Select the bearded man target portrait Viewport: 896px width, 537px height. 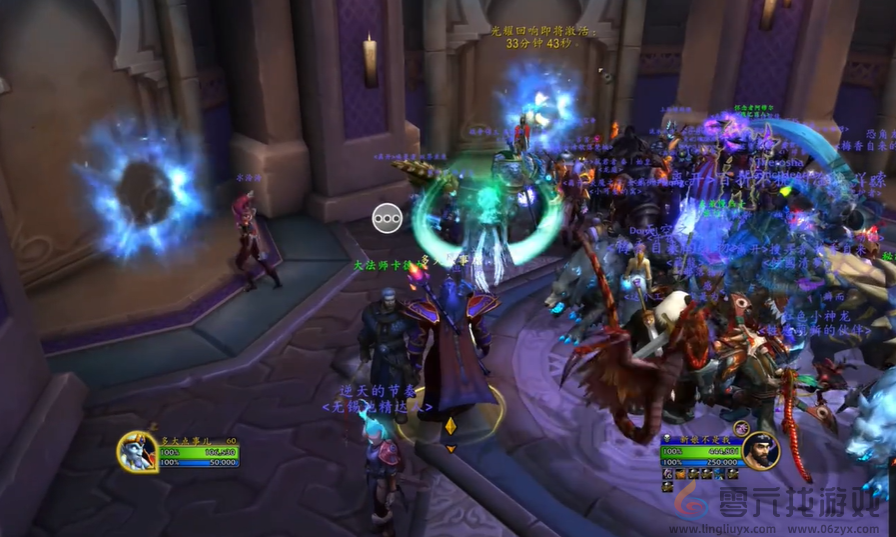760,451
